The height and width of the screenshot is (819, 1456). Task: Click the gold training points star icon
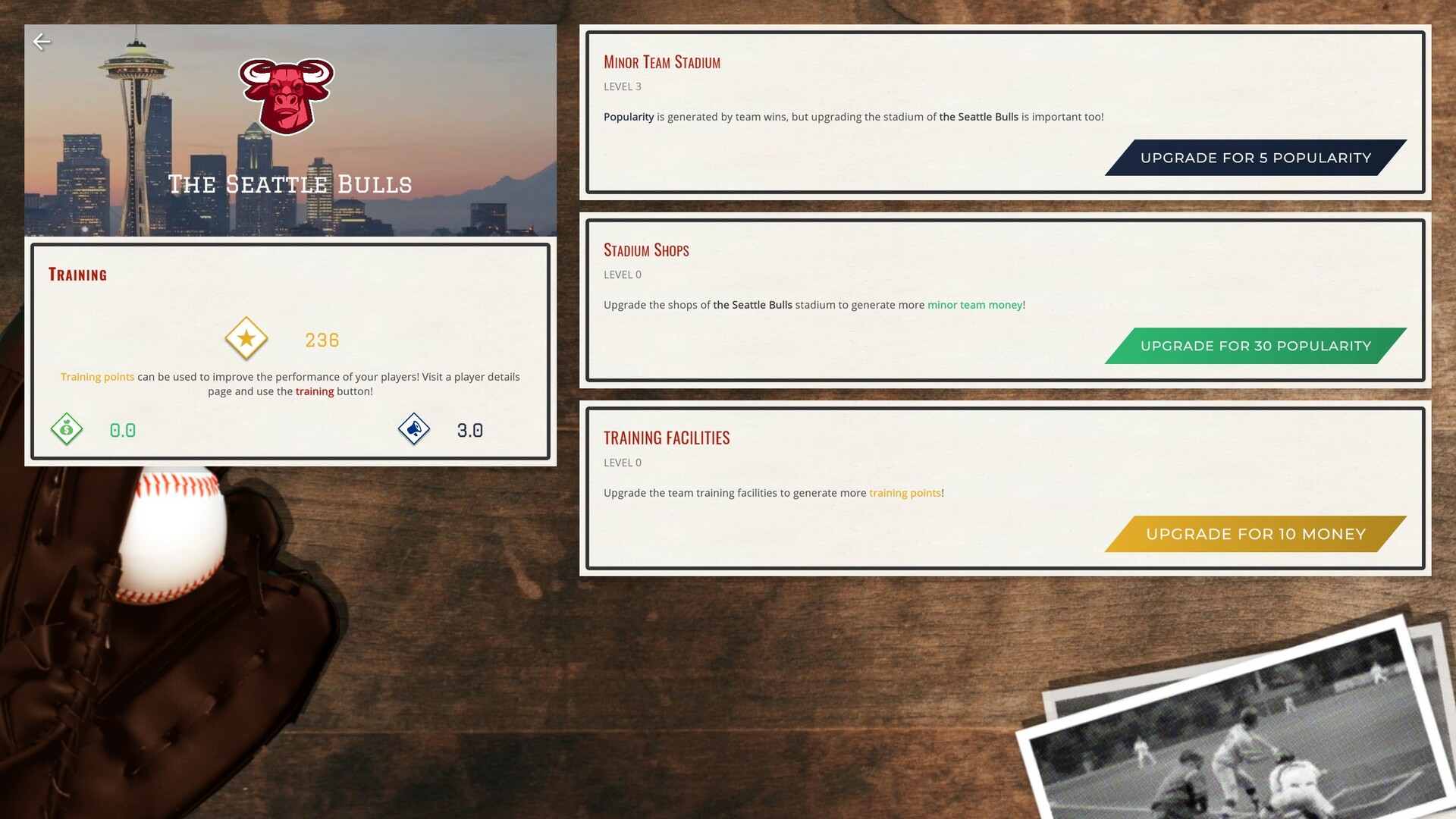(x=246, y=339)
